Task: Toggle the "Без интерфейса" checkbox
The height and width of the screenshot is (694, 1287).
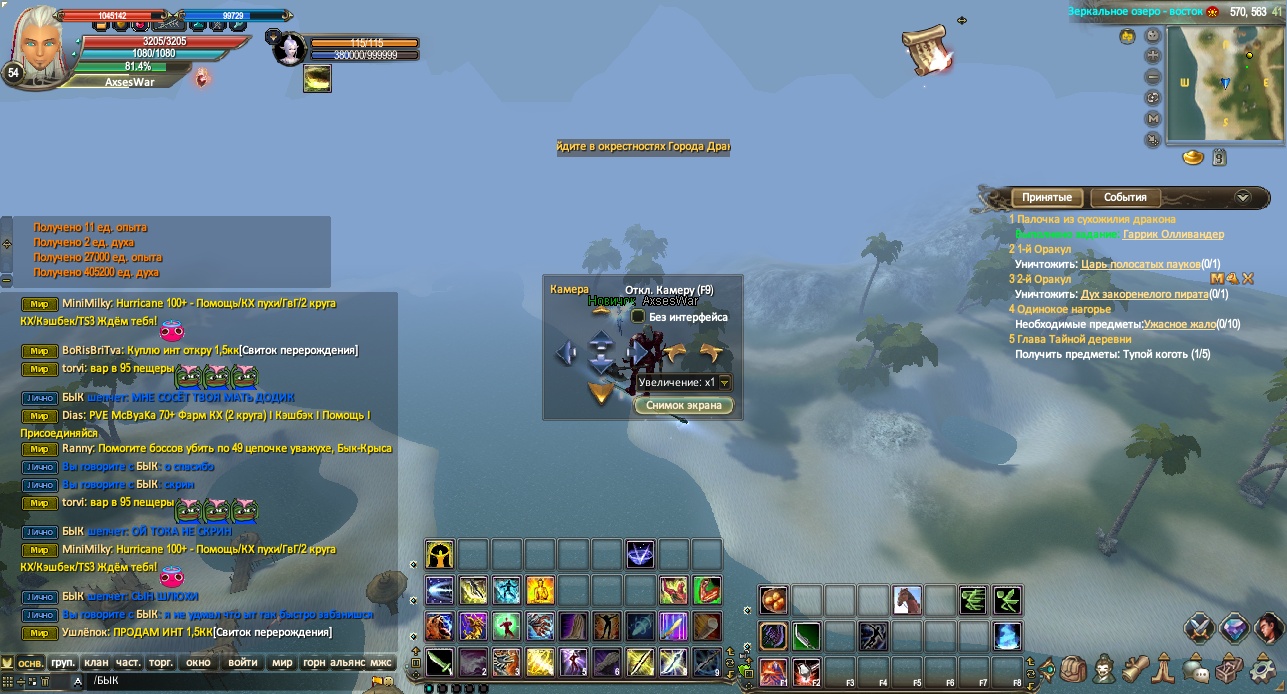Action: pos(638,316)
